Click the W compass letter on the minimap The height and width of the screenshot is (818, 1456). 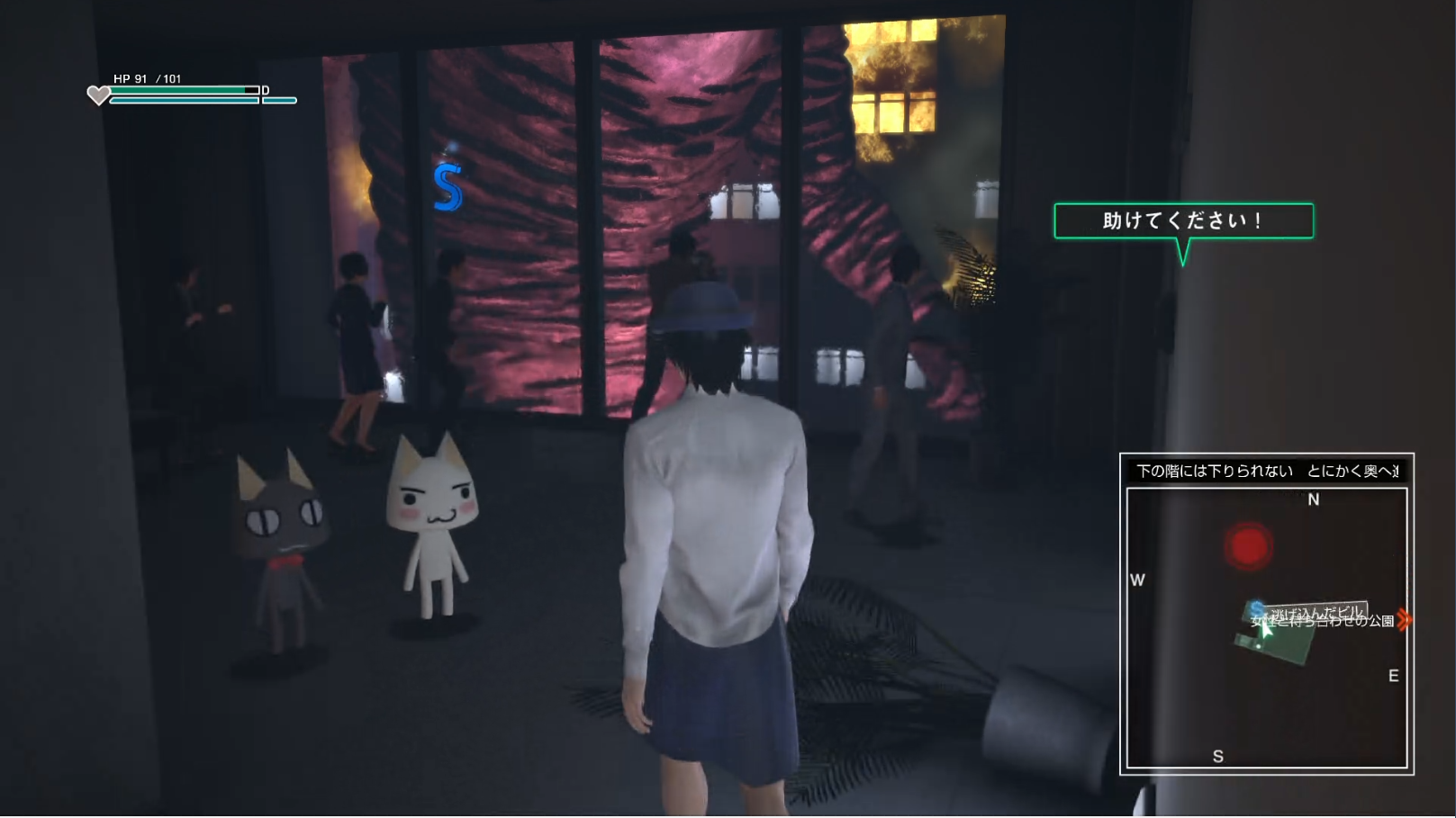(1136, 581)
